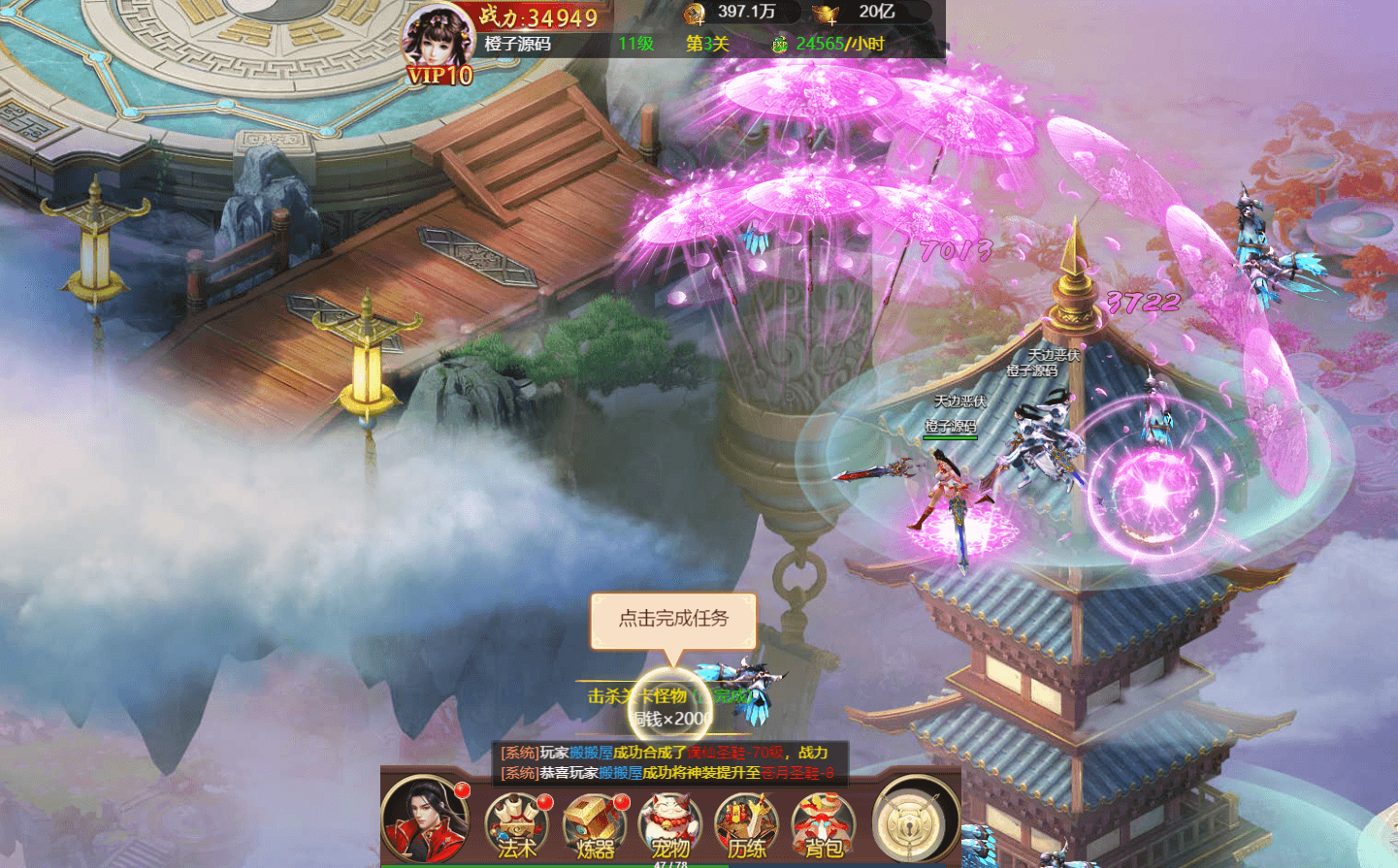Open the 炼器 forging menu
Viewport: 1398px width, 868px height.
pyautogui.click(x=594, y=824)
